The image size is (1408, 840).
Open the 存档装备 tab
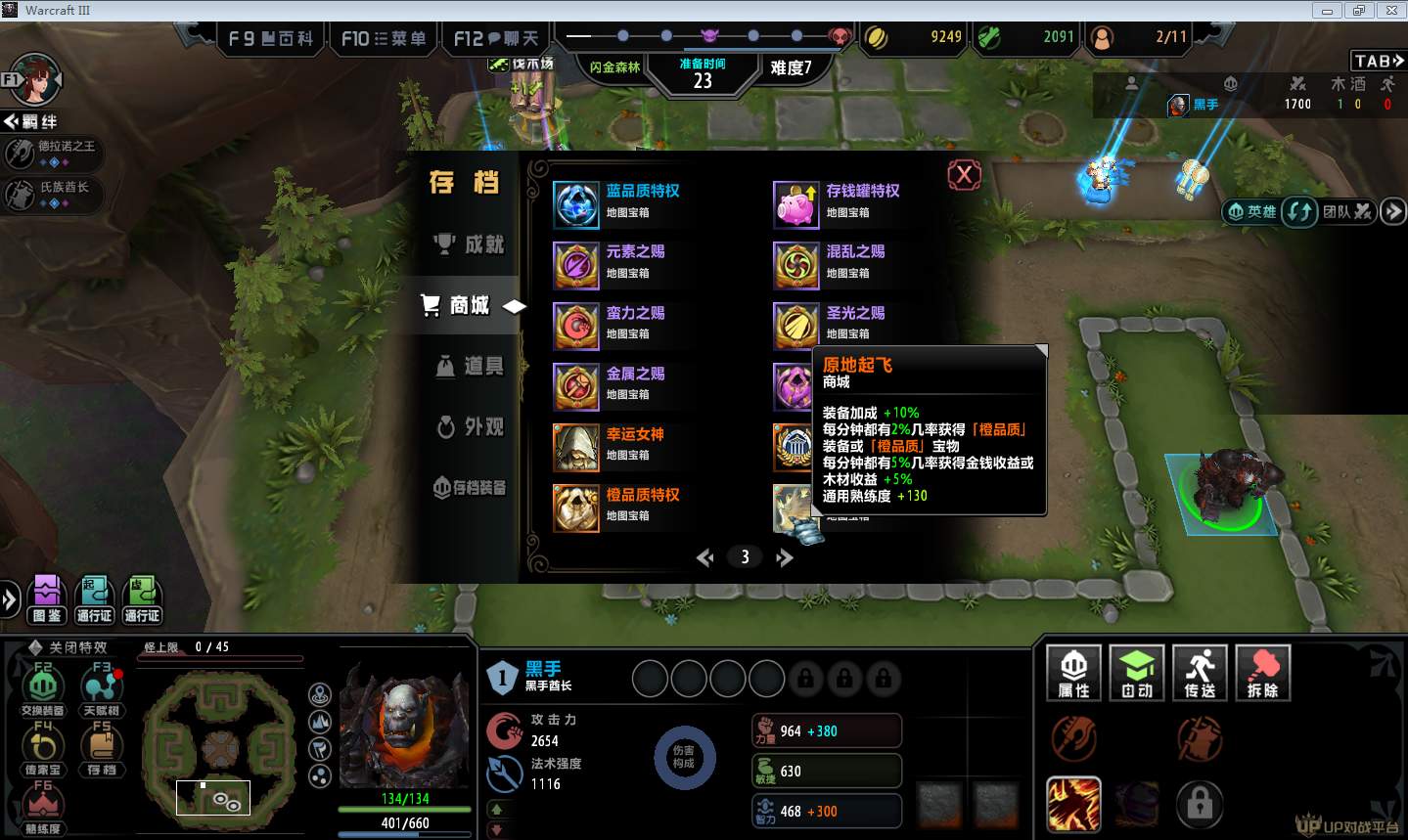pyautogui.click(x=471, y=487)
